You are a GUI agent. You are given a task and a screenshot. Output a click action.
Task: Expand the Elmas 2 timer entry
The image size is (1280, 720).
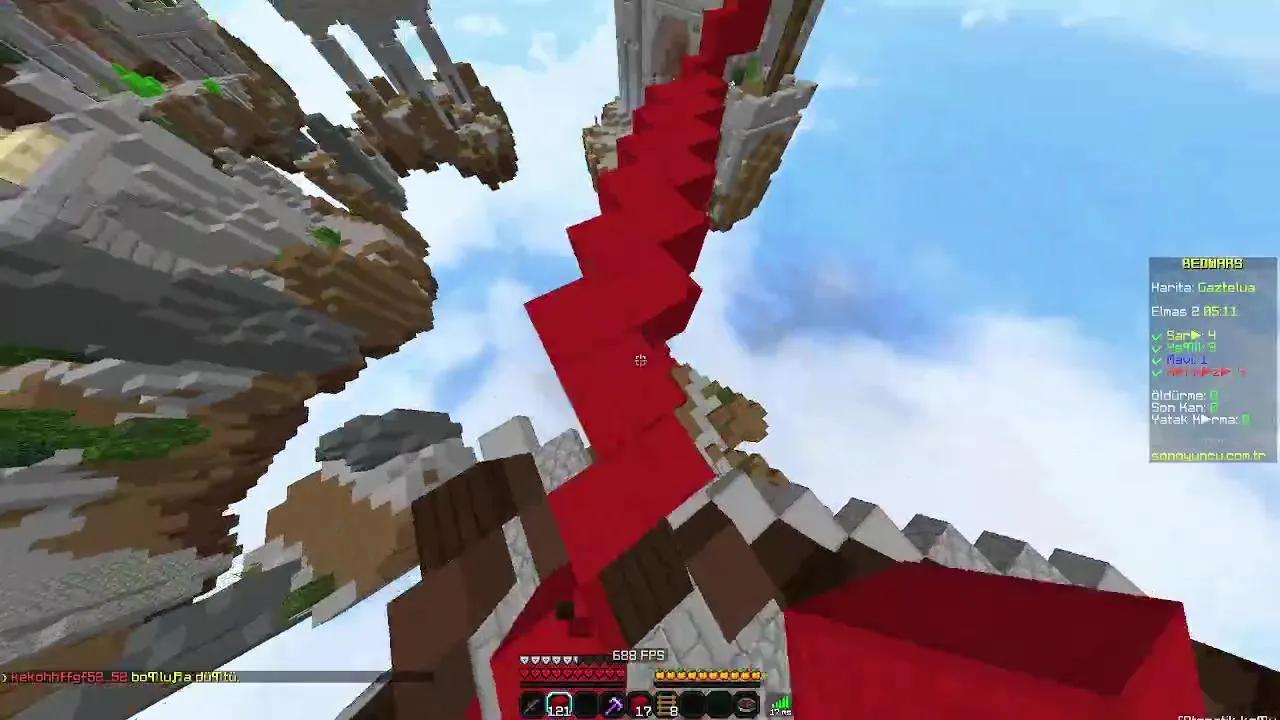[x=1195, y=311]
